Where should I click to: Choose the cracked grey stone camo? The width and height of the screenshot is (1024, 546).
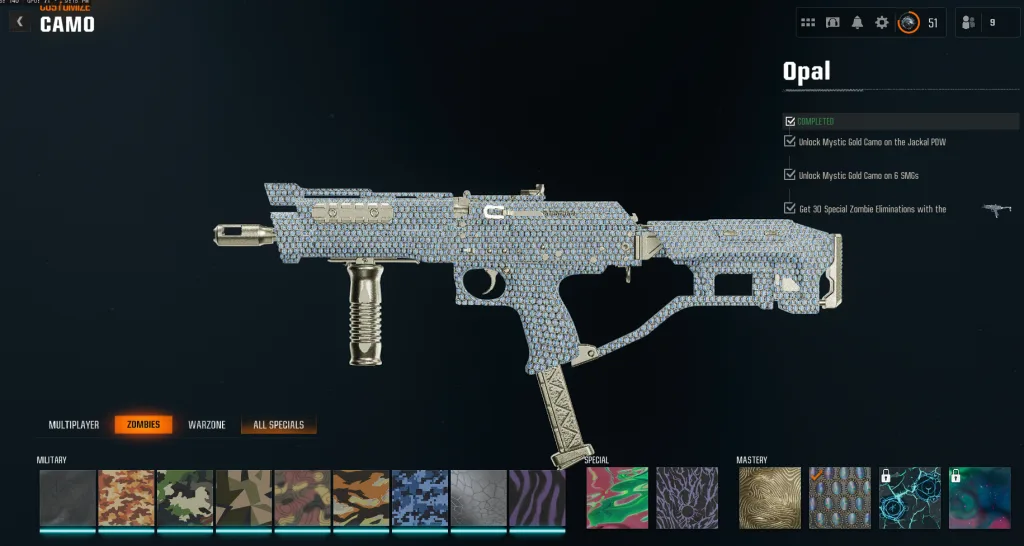tap(479, 498)
